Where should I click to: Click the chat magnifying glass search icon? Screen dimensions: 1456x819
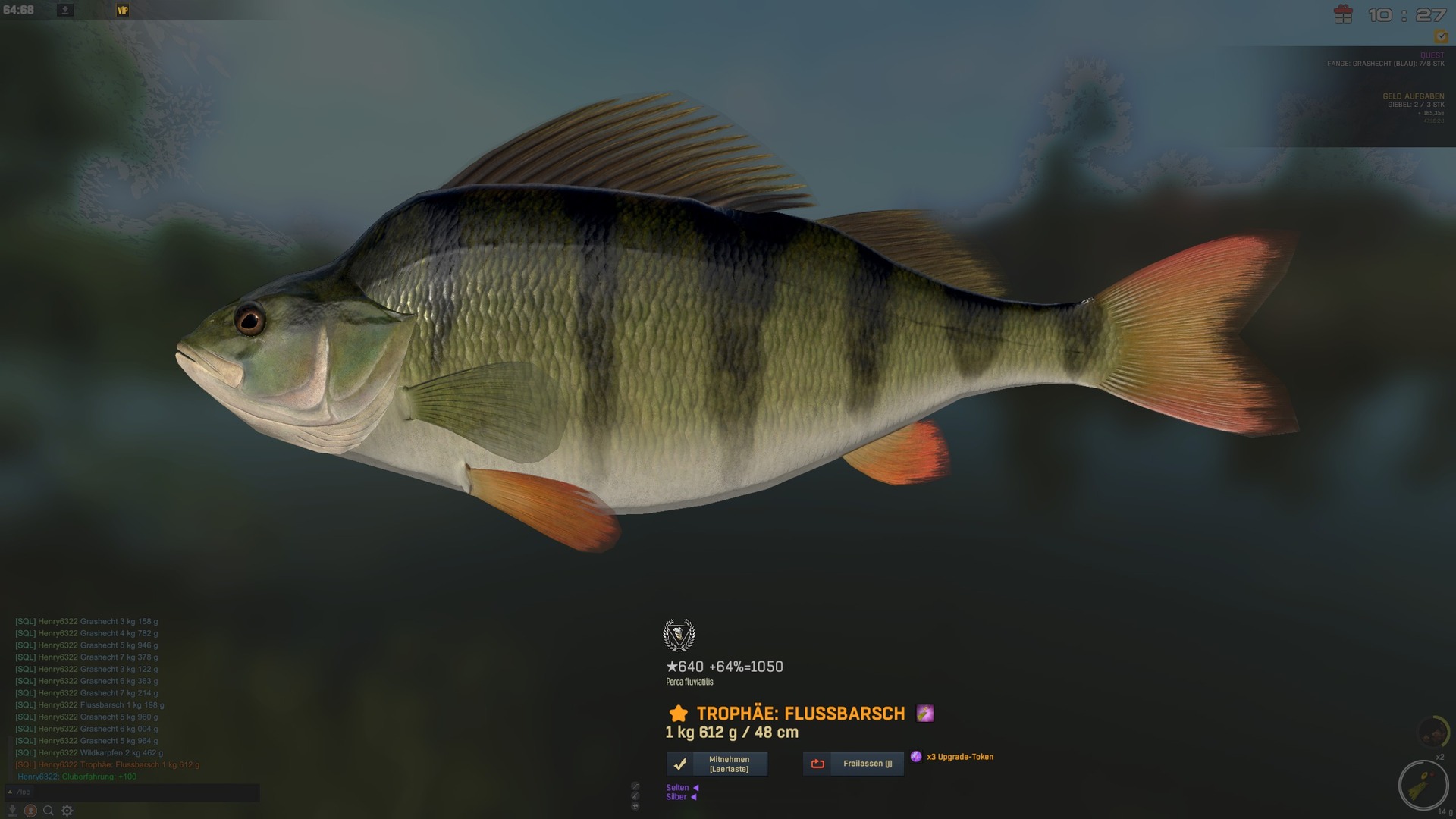coord(49,811)
